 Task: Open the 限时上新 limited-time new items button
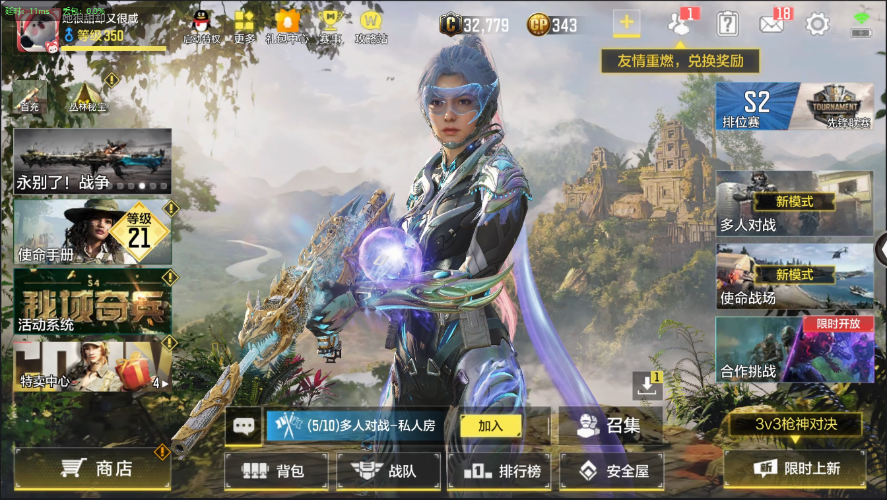click(794, 468)
